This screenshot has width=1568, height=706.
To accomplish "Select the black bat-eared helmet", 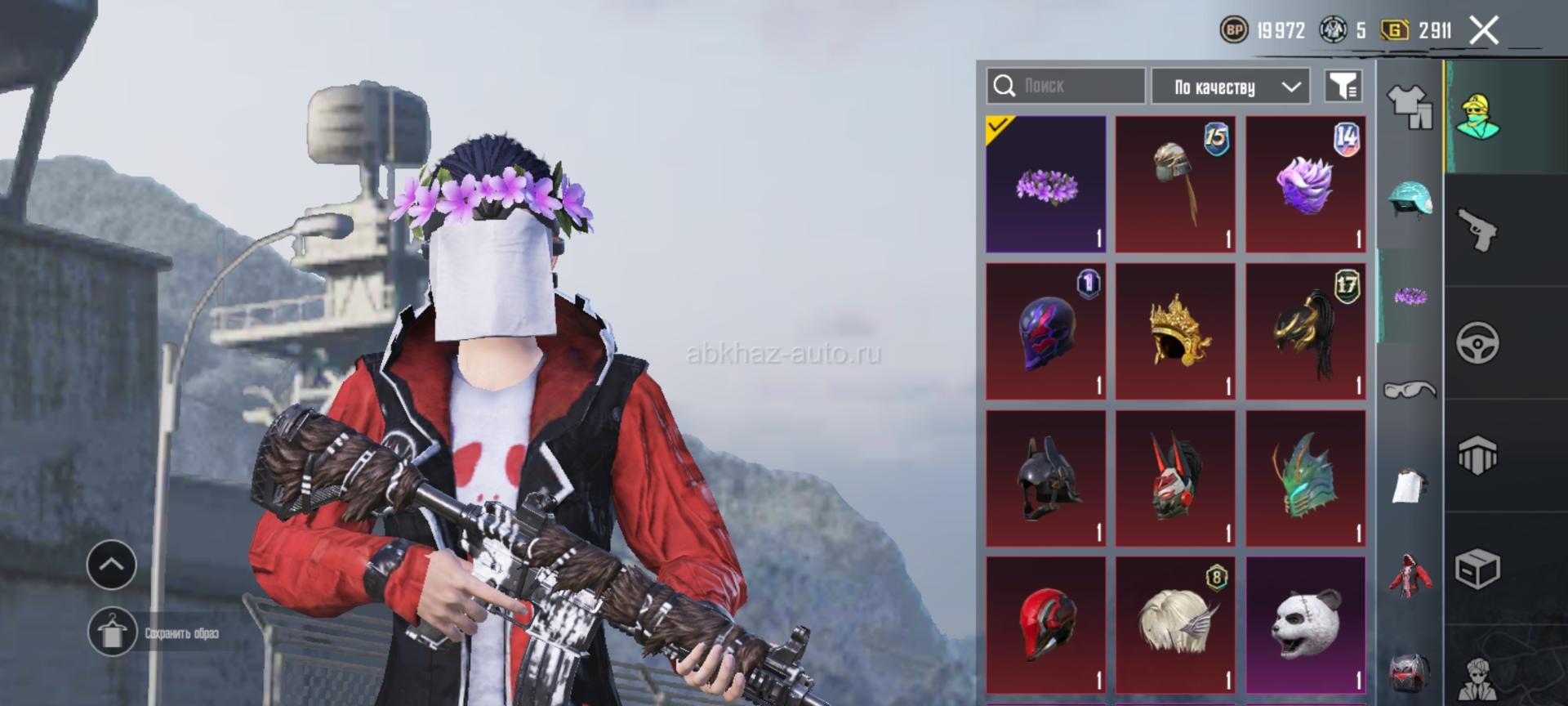I will tap(1046, 479).
